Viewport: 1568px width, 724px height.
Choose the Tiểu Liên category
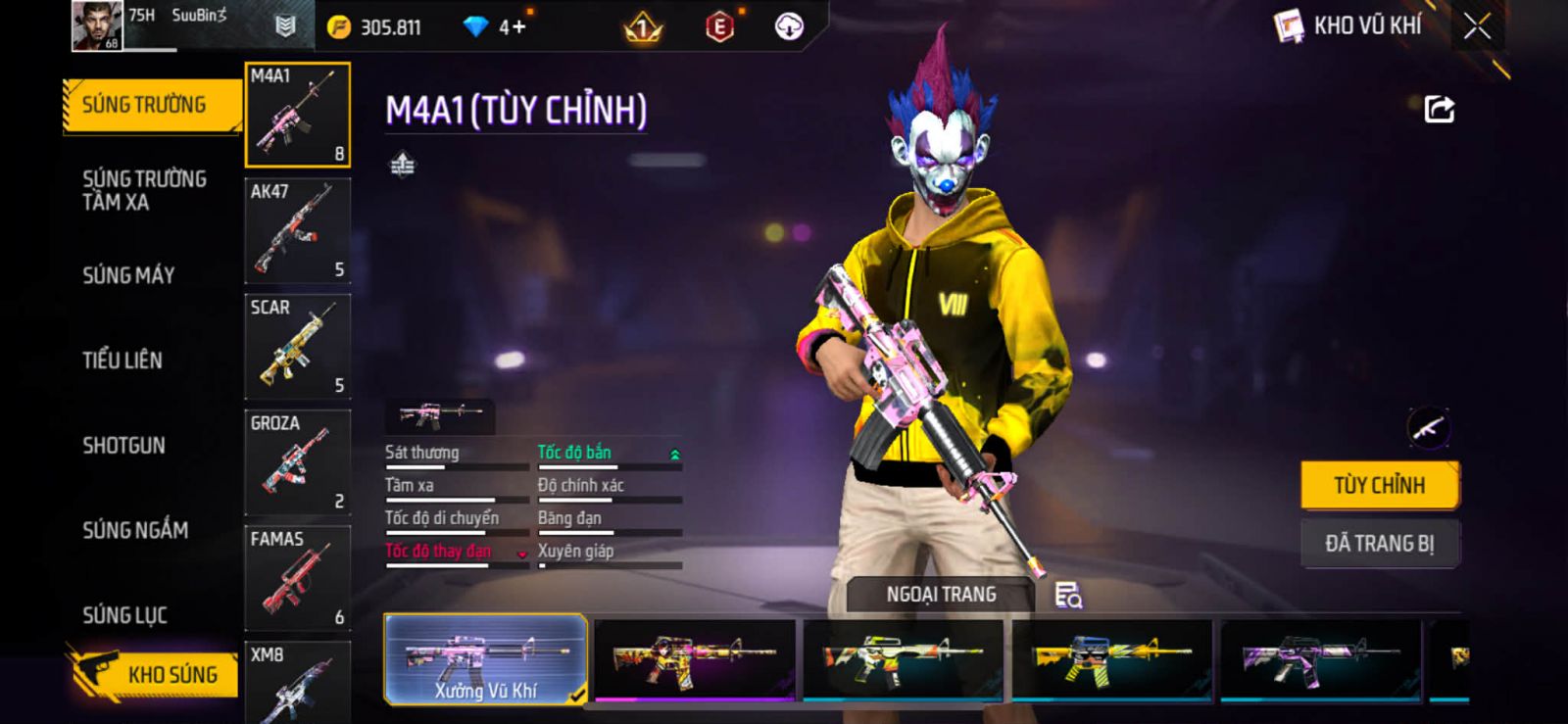point(122,360)
